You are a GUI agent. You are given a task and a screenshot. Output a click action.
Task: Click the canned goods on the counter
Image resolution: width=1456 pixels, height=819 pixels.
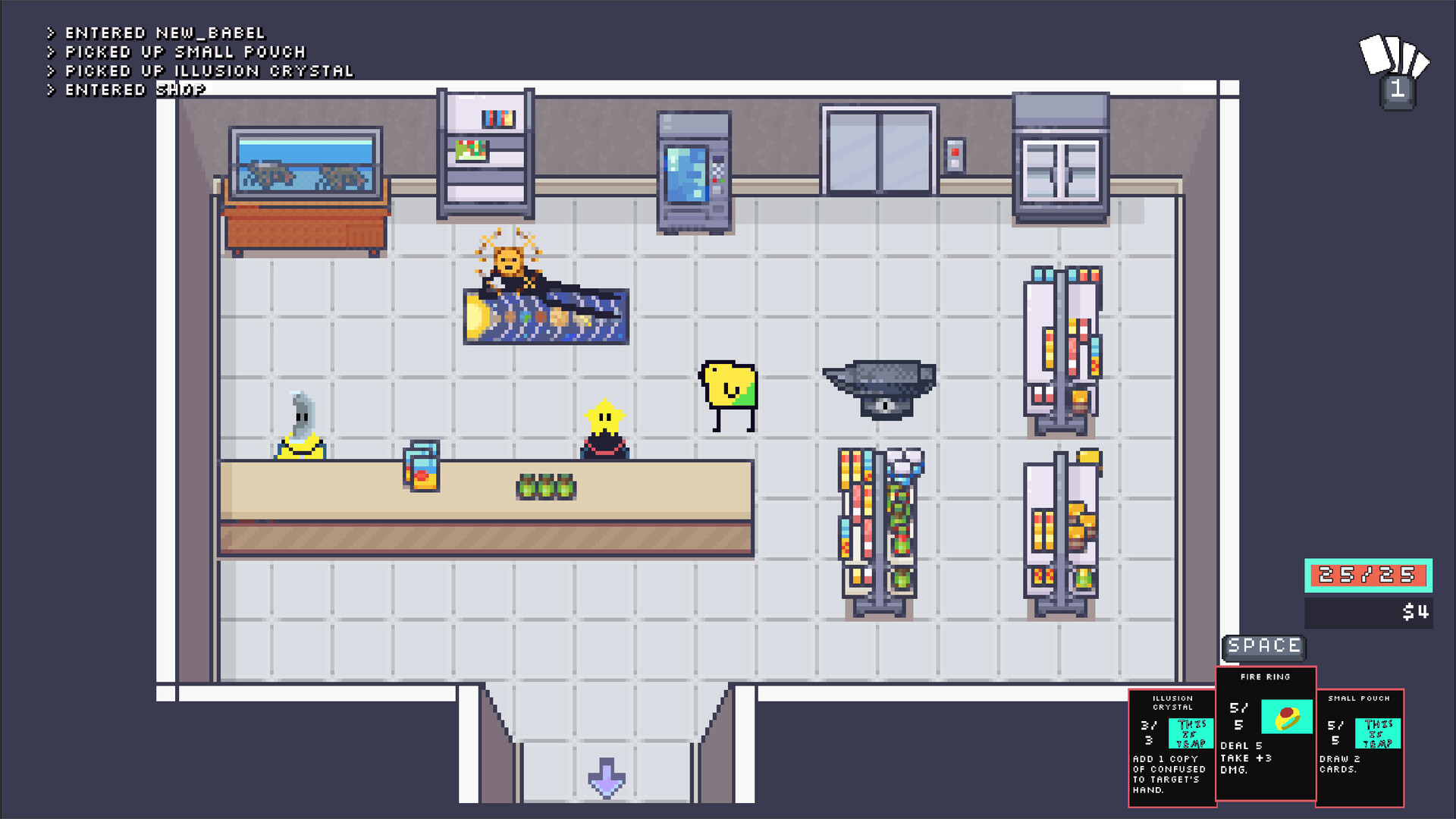[x=544, y=485]
